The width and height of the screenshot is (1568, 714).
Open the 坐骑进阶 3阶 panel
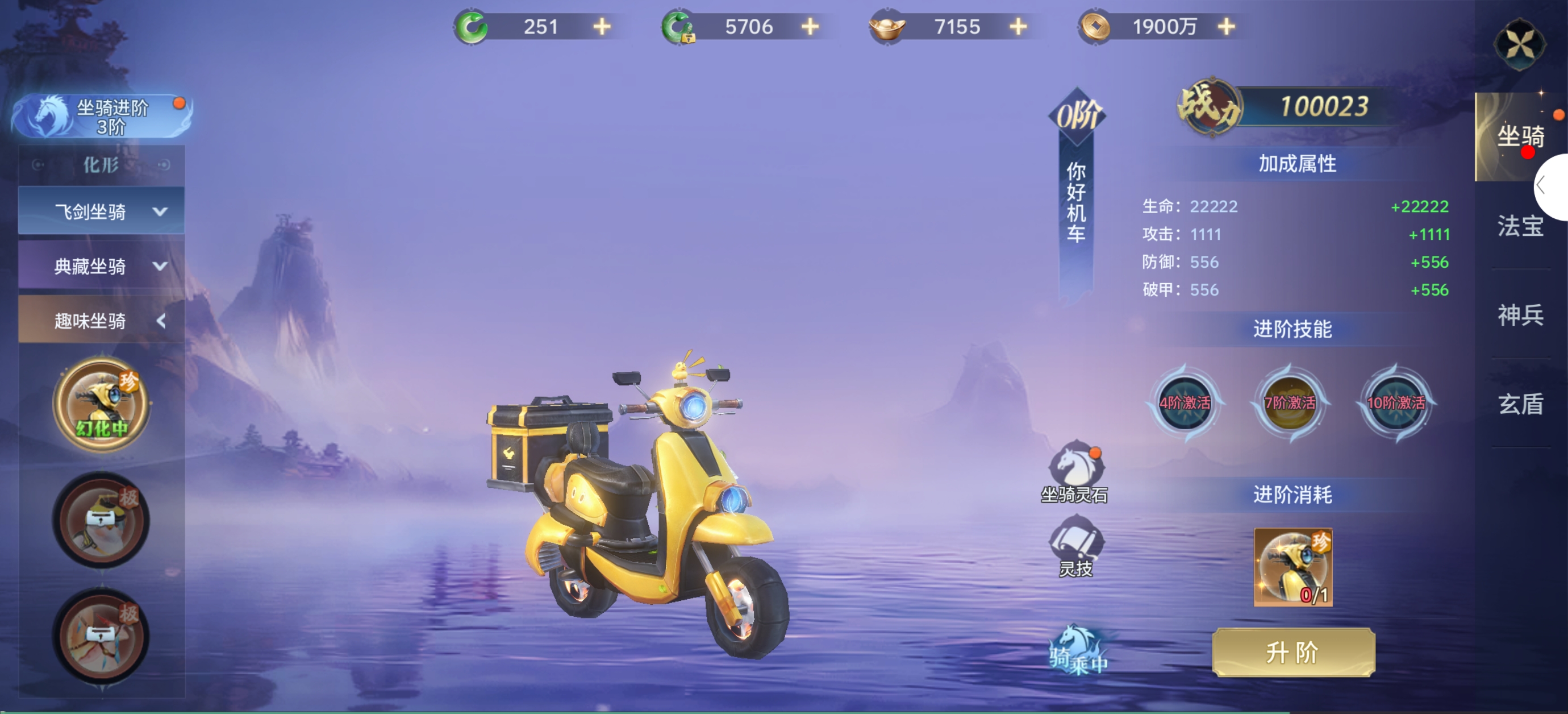(102, 116)
